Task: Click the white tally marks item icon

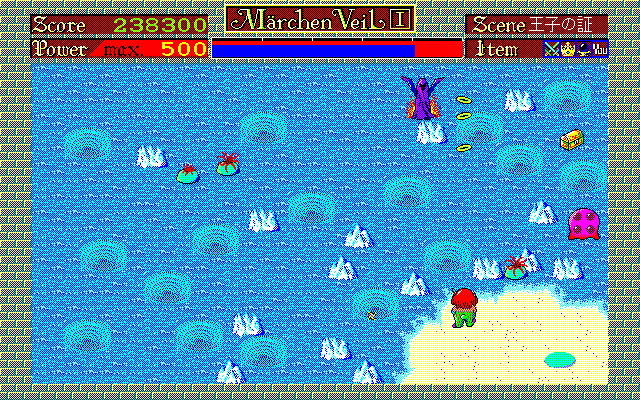Action: pos(599,48)
